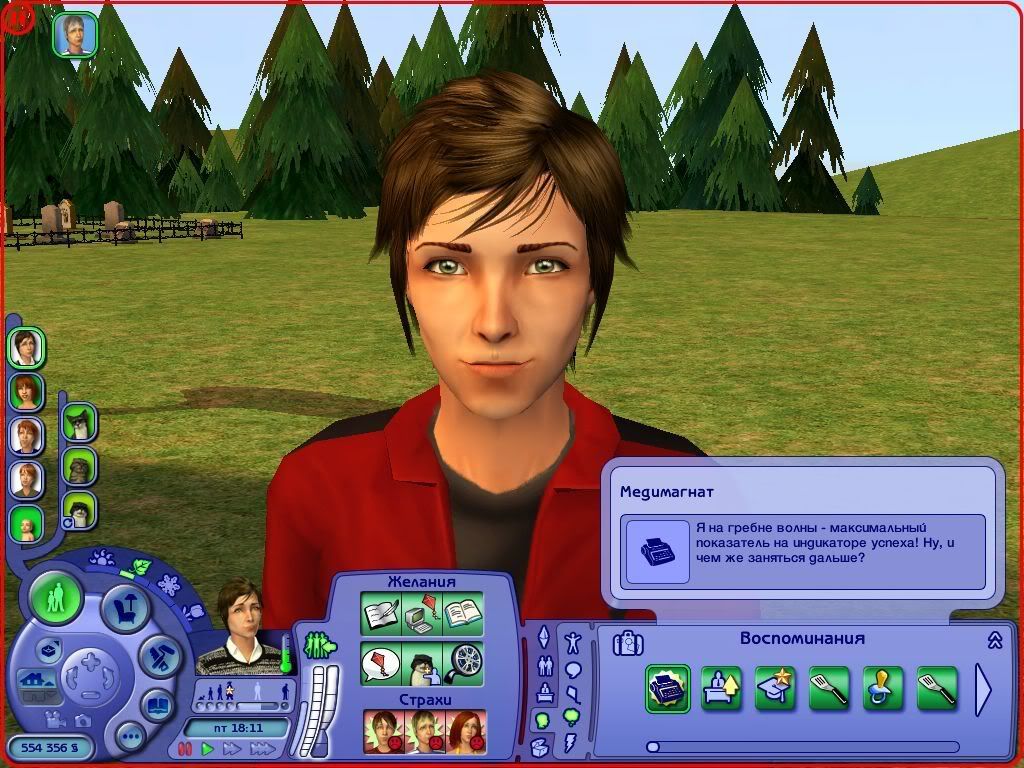Collapse the memories panel with the double chevron

pyautogui.click(x=995, y=640)
